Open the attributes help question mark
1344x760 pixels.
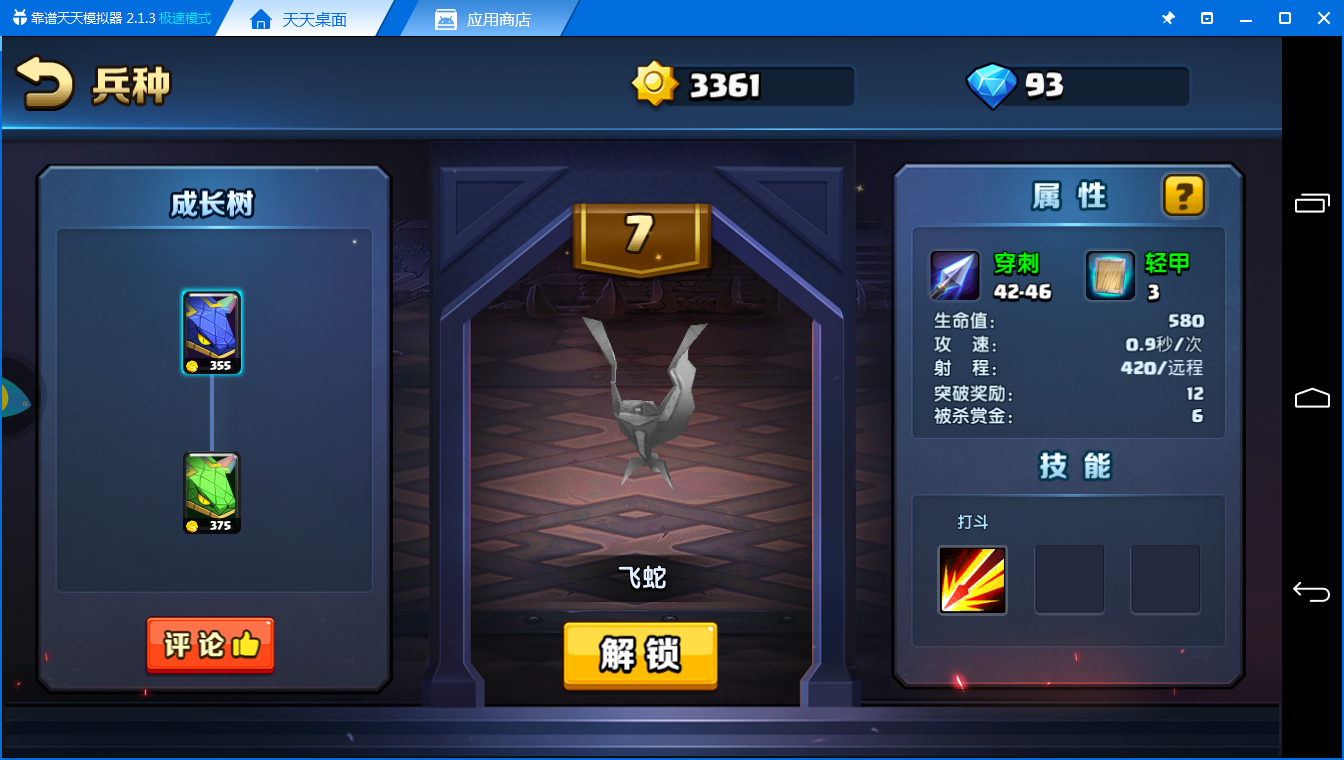pos(1183,195)
